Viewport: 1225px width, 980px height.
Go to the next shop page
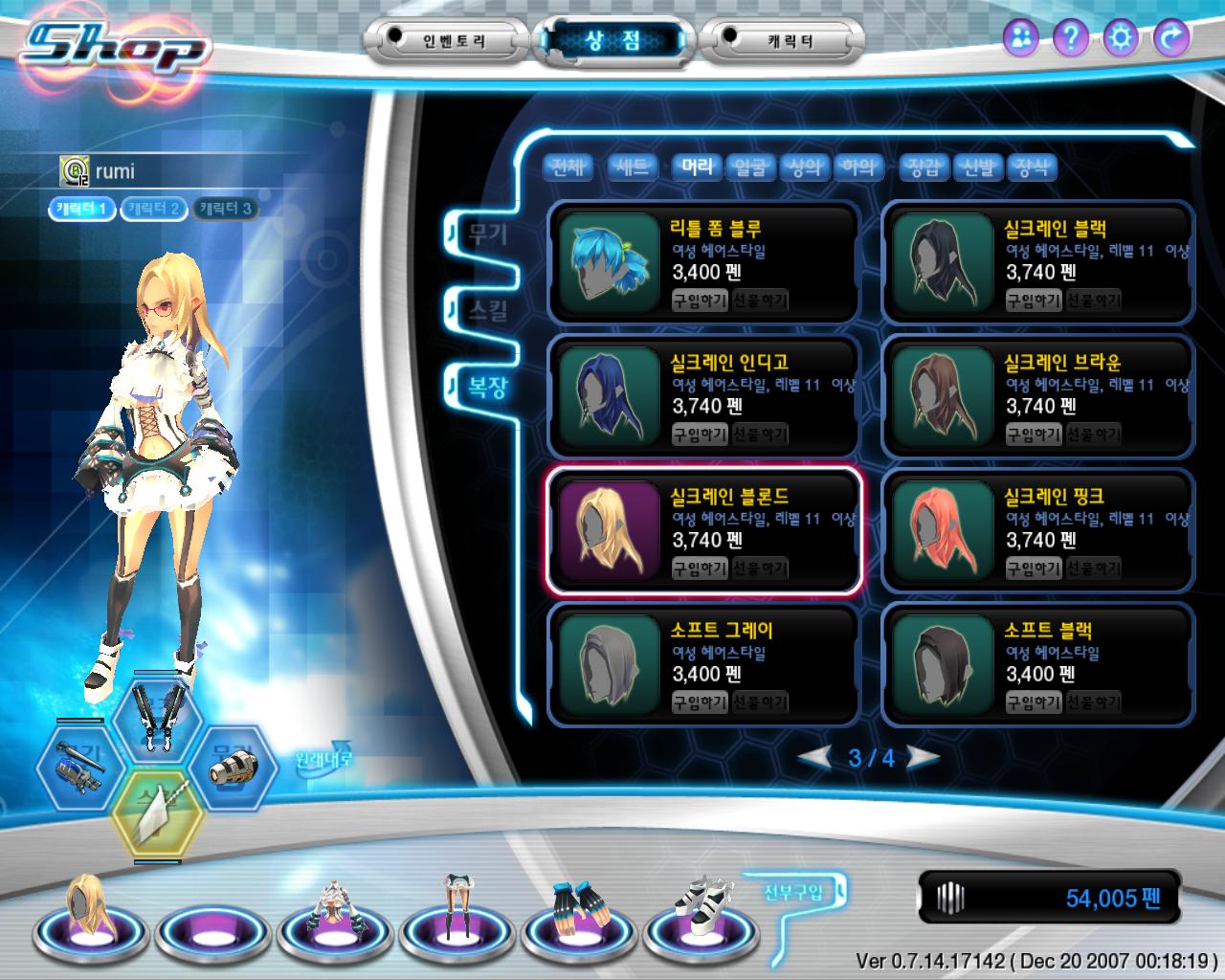tap(923, 758)
